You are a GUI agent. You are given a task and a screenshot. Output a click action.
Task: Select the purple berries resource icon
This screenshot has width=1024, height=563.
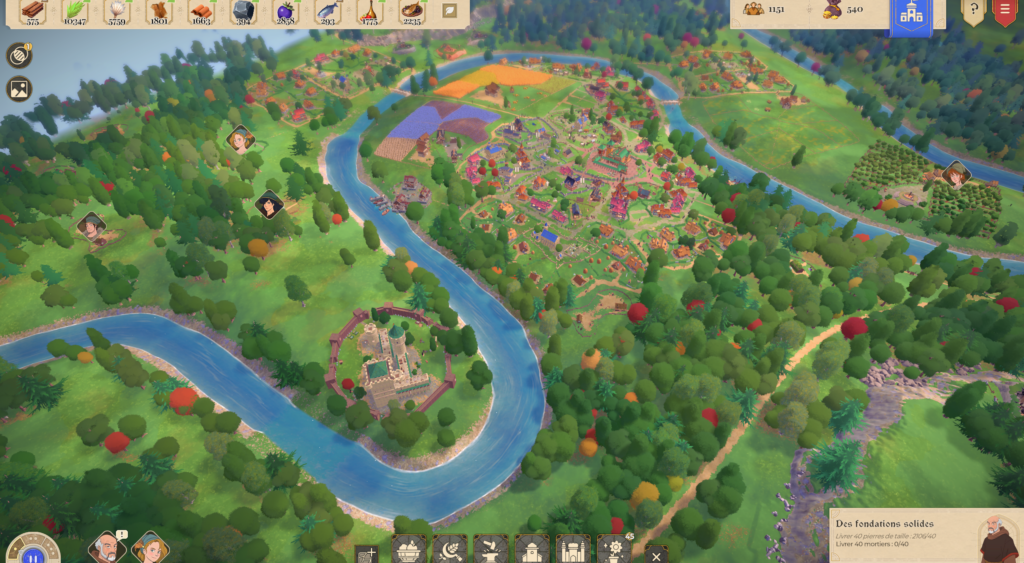coord(285,12)
